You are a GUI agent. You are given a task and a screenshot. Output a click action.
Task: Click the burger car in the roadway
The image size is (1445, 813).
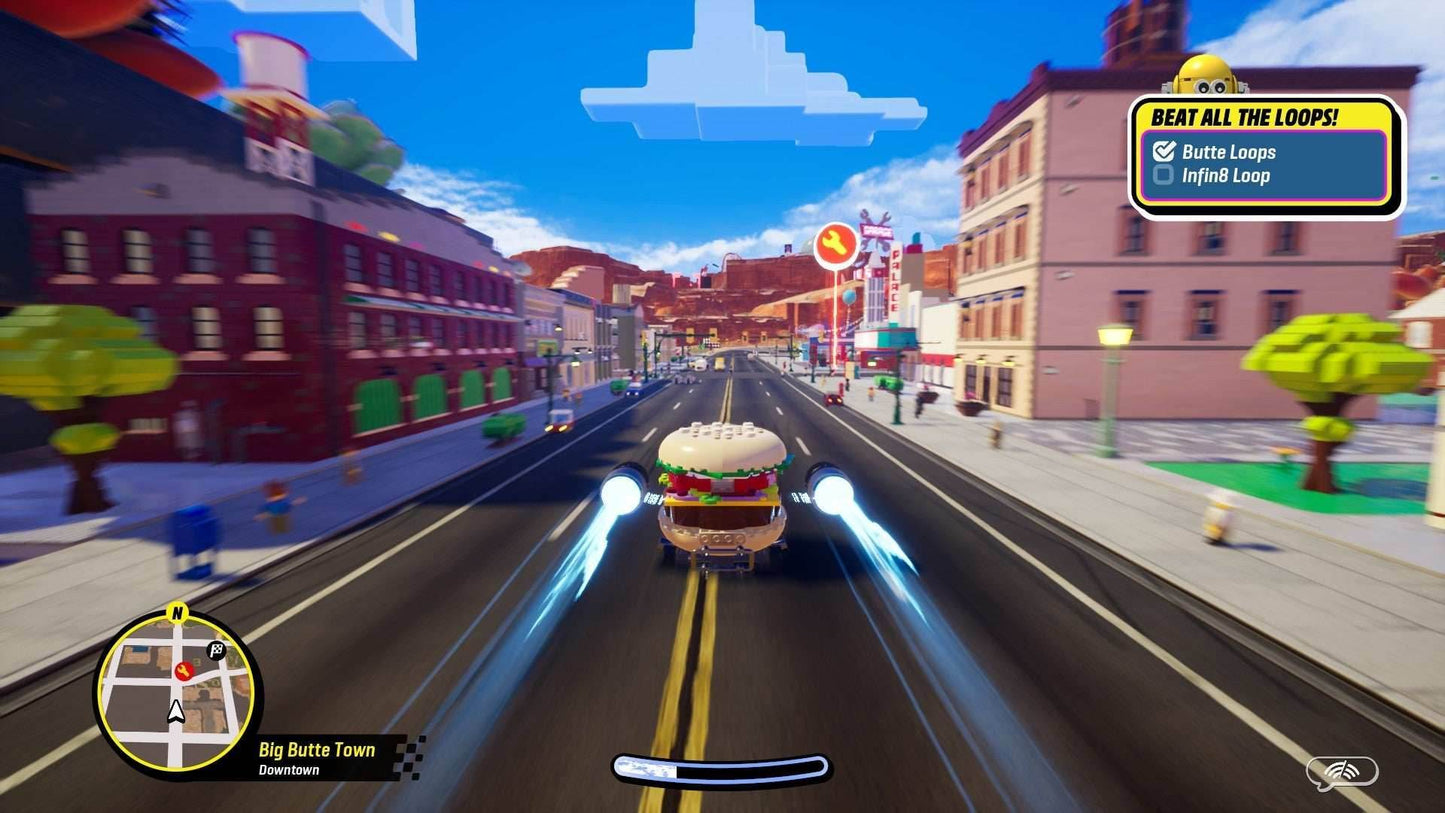[722, 490]
